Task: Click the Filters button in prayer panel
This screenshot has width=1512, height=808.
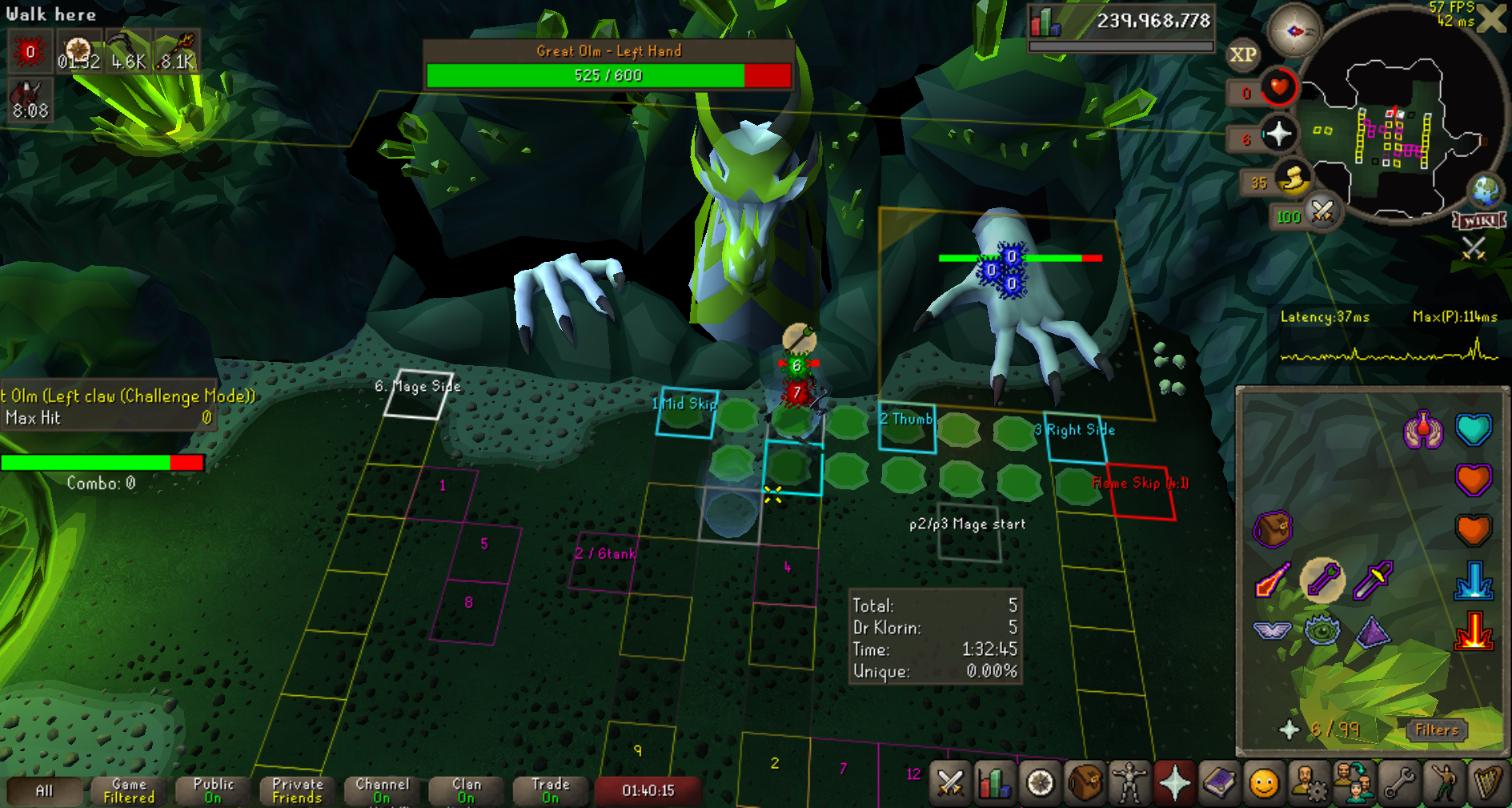Action: tap(1436, 730)
